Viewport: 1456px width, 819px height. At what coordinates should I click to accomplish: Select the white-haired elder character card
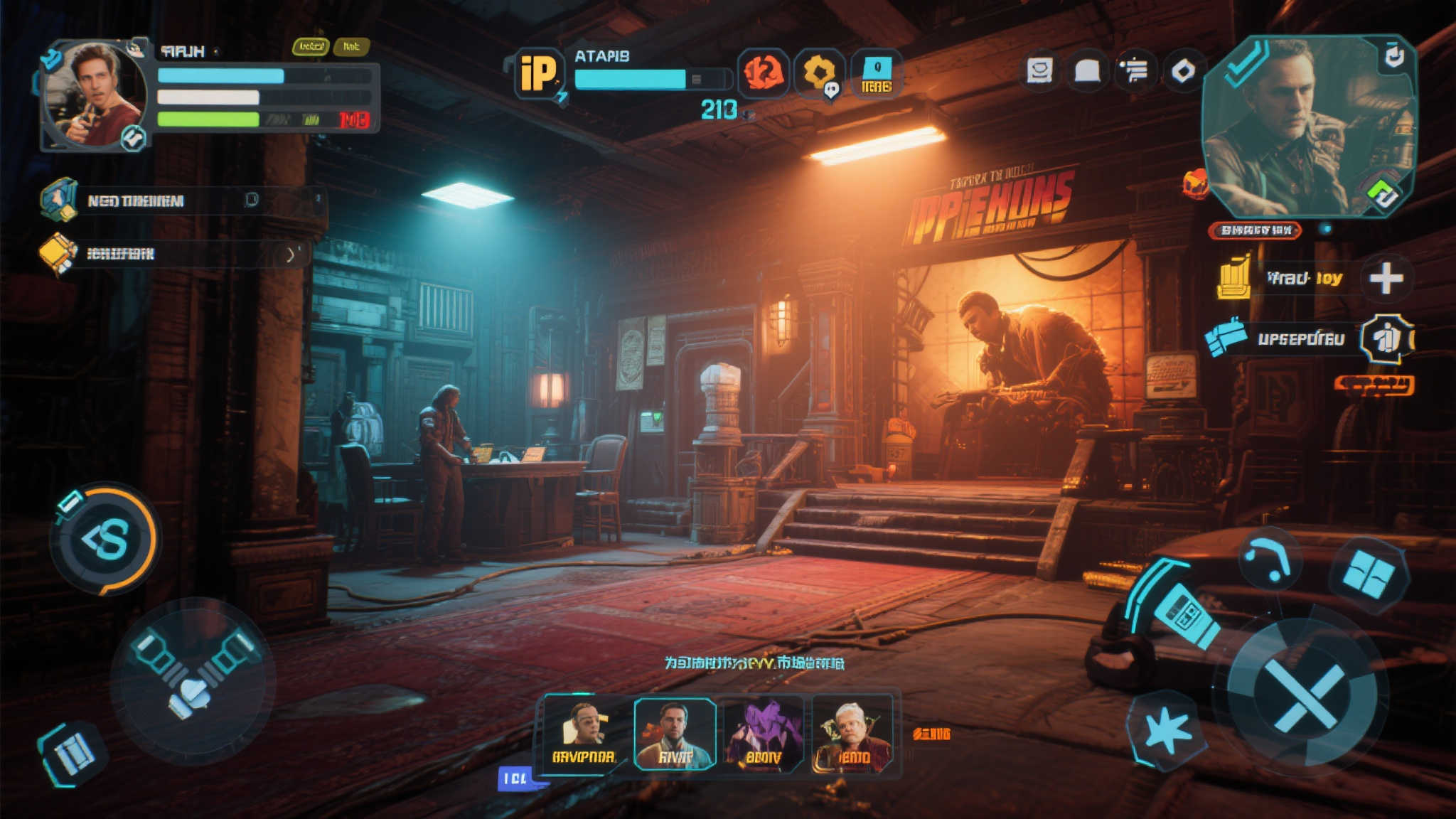852,734
